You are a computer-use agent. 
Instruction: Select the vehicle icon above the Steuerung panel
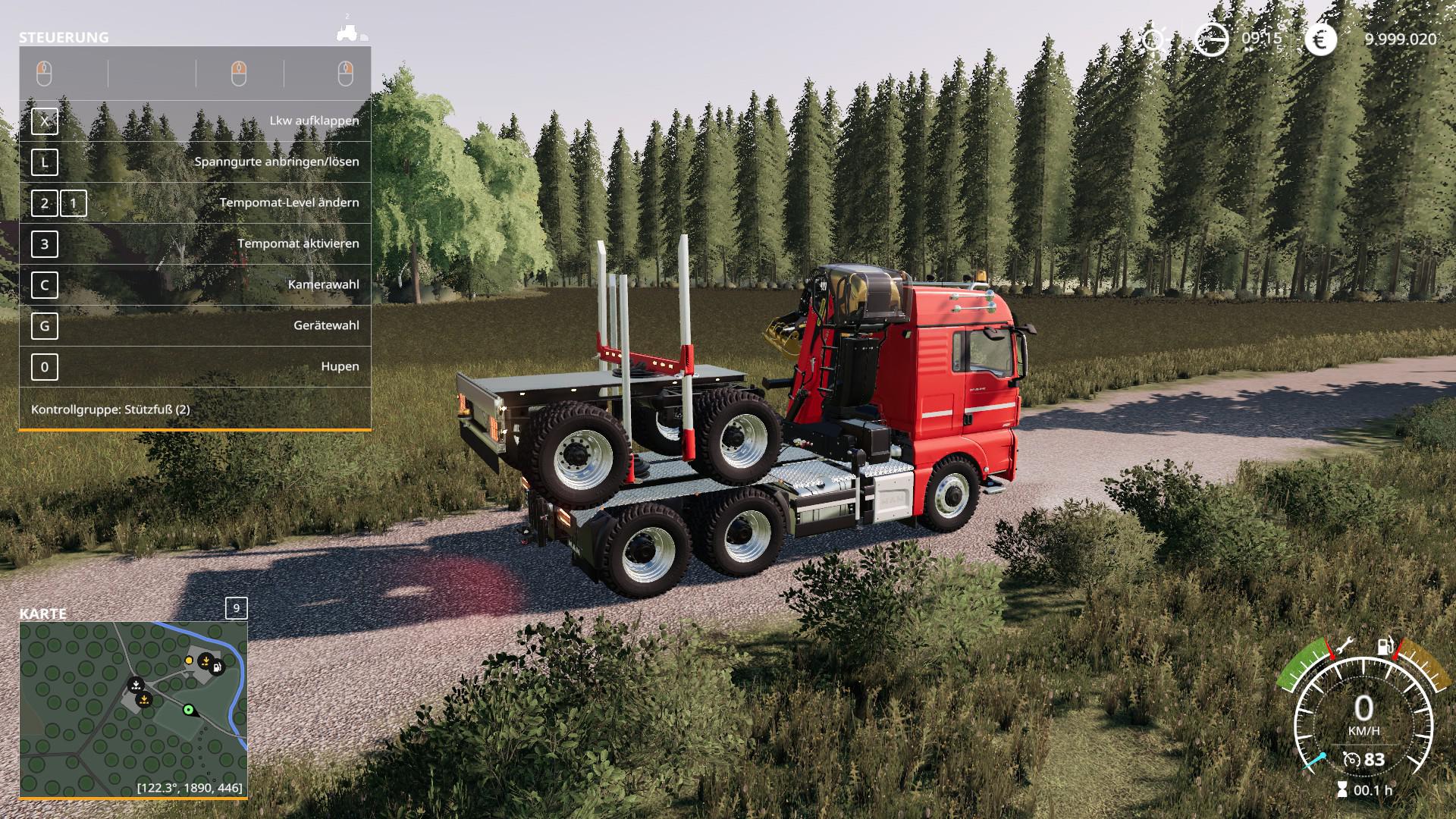point(351,33)
